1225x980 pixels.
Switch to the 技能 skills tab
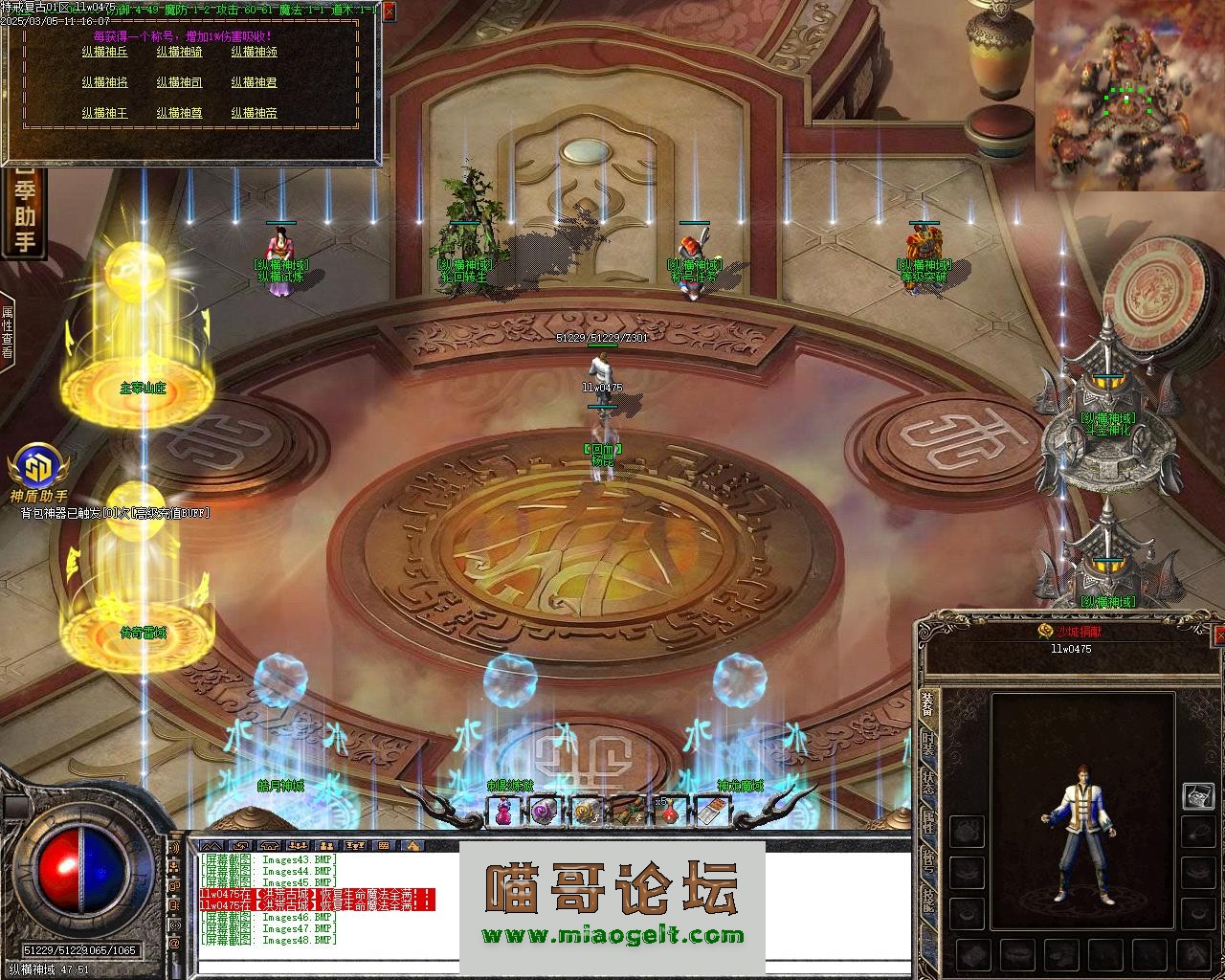point(927,899)
